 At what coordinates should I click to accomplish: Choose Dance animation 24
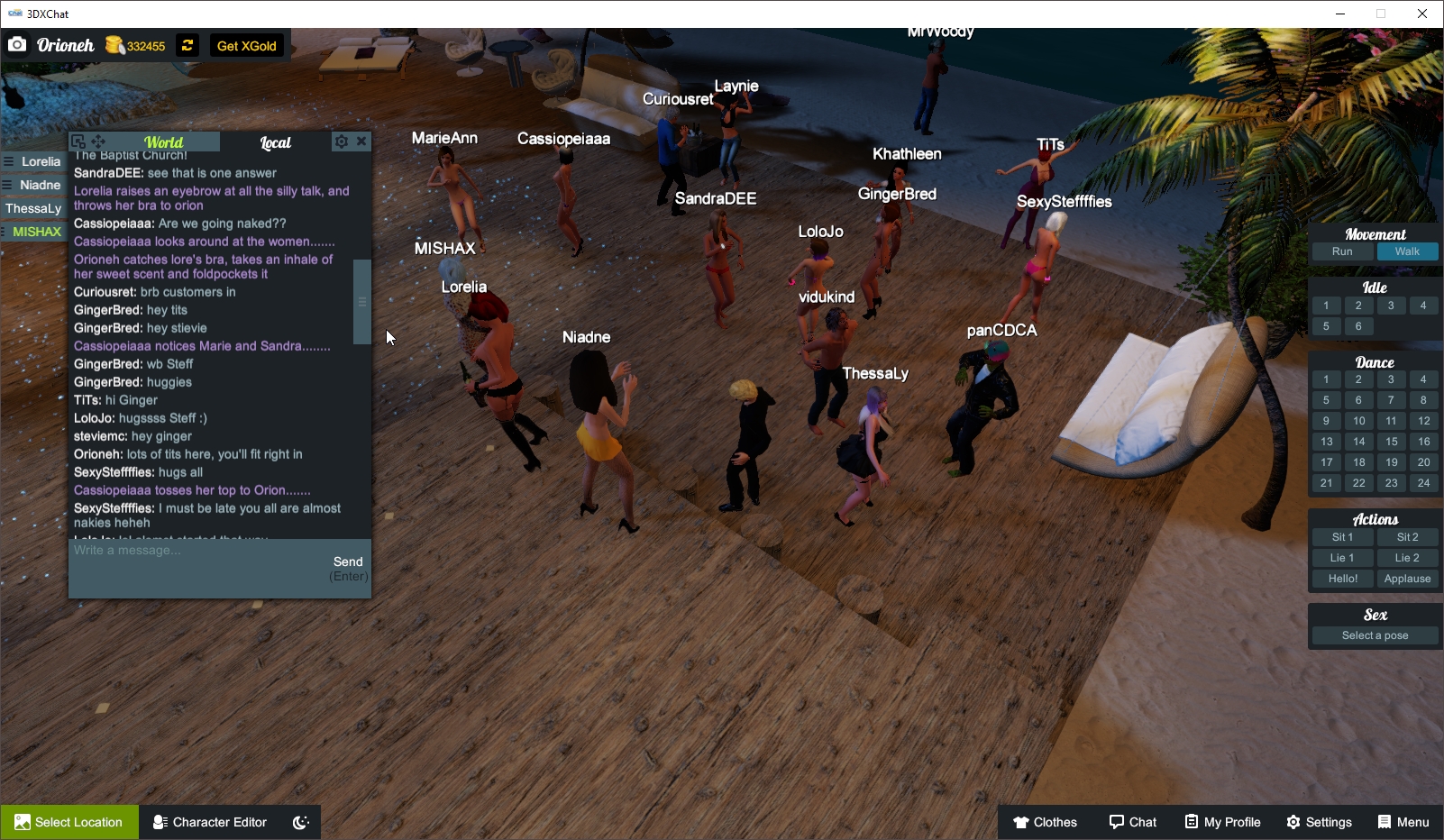1424,483
